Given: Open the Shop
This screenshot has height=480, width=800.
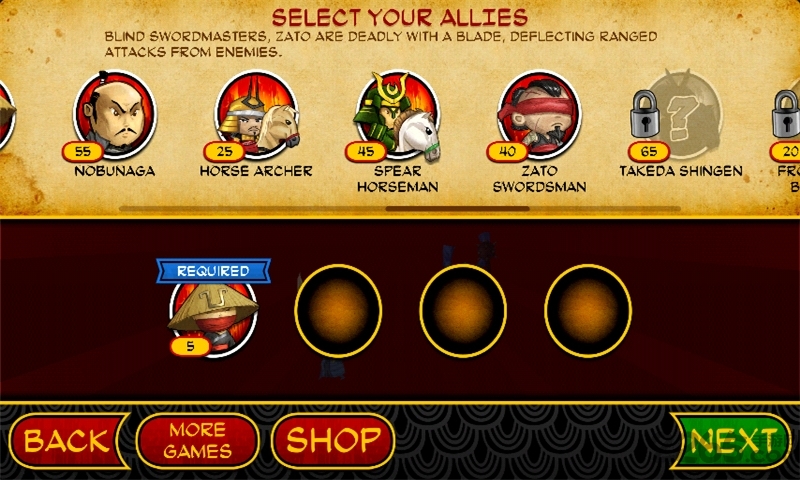Looking at the screenshot, I should [333, 441].
